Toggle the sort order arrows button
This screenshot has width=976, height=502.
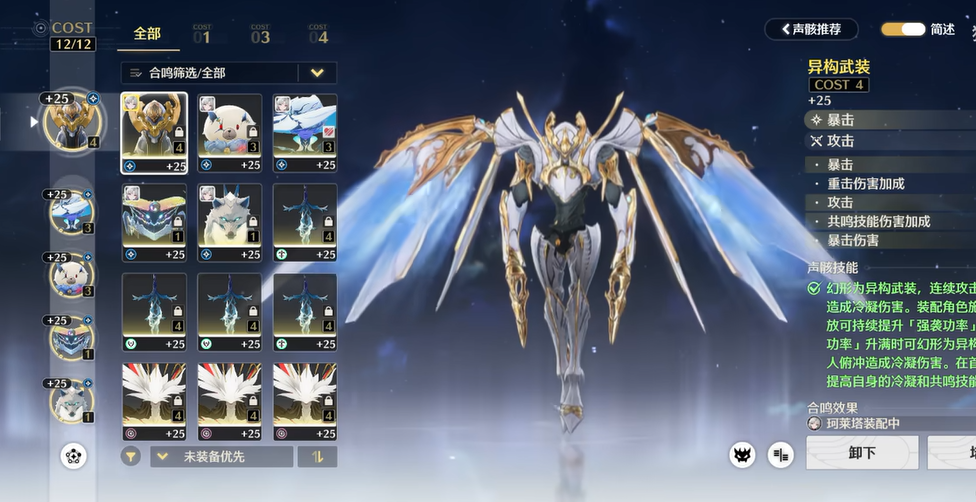pyautogui.click(x=318, y=457)
